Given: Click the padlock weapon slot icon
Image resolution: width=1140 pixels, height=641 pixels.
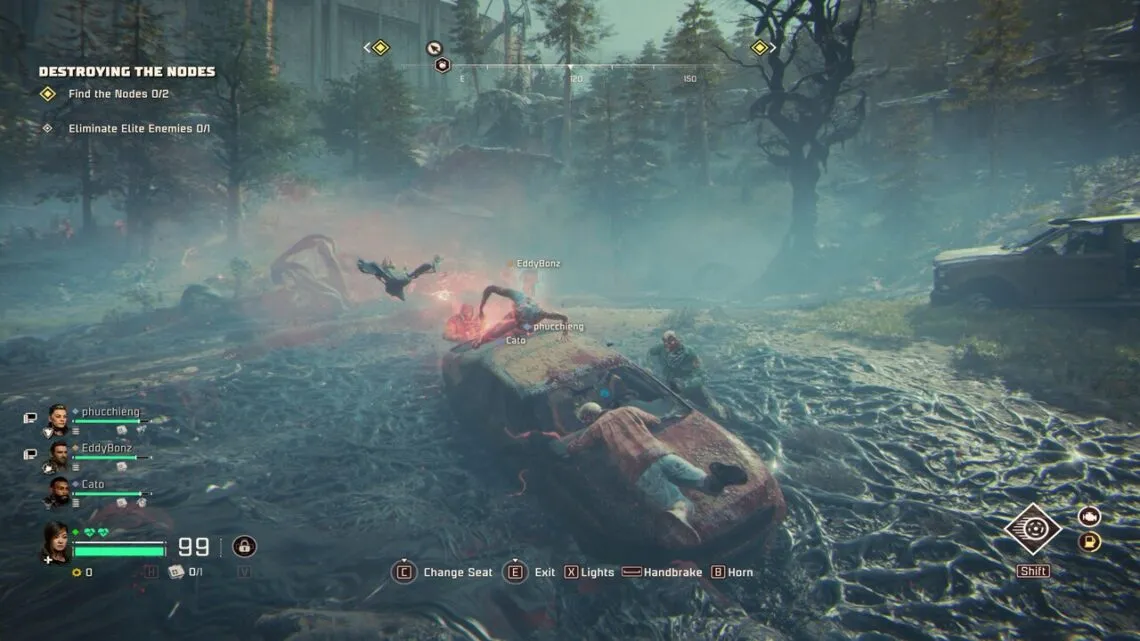Looking at the screenshot, I should [244, 546].
